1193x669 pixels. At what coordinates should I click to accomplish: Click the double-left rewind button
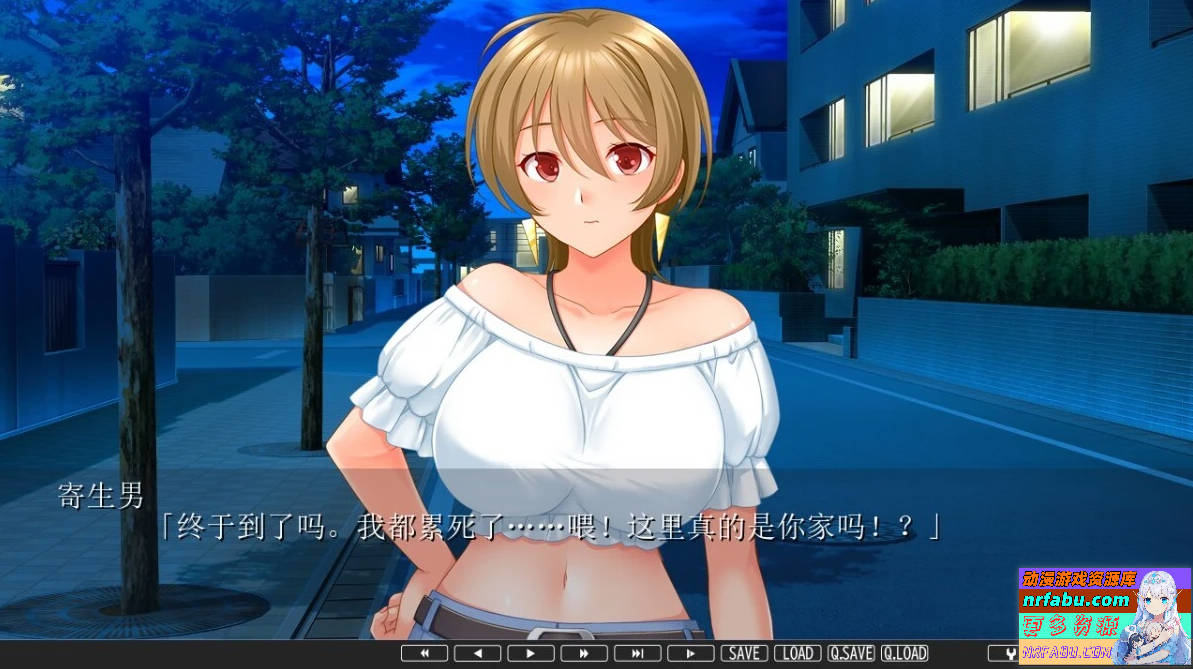point(424,653)
